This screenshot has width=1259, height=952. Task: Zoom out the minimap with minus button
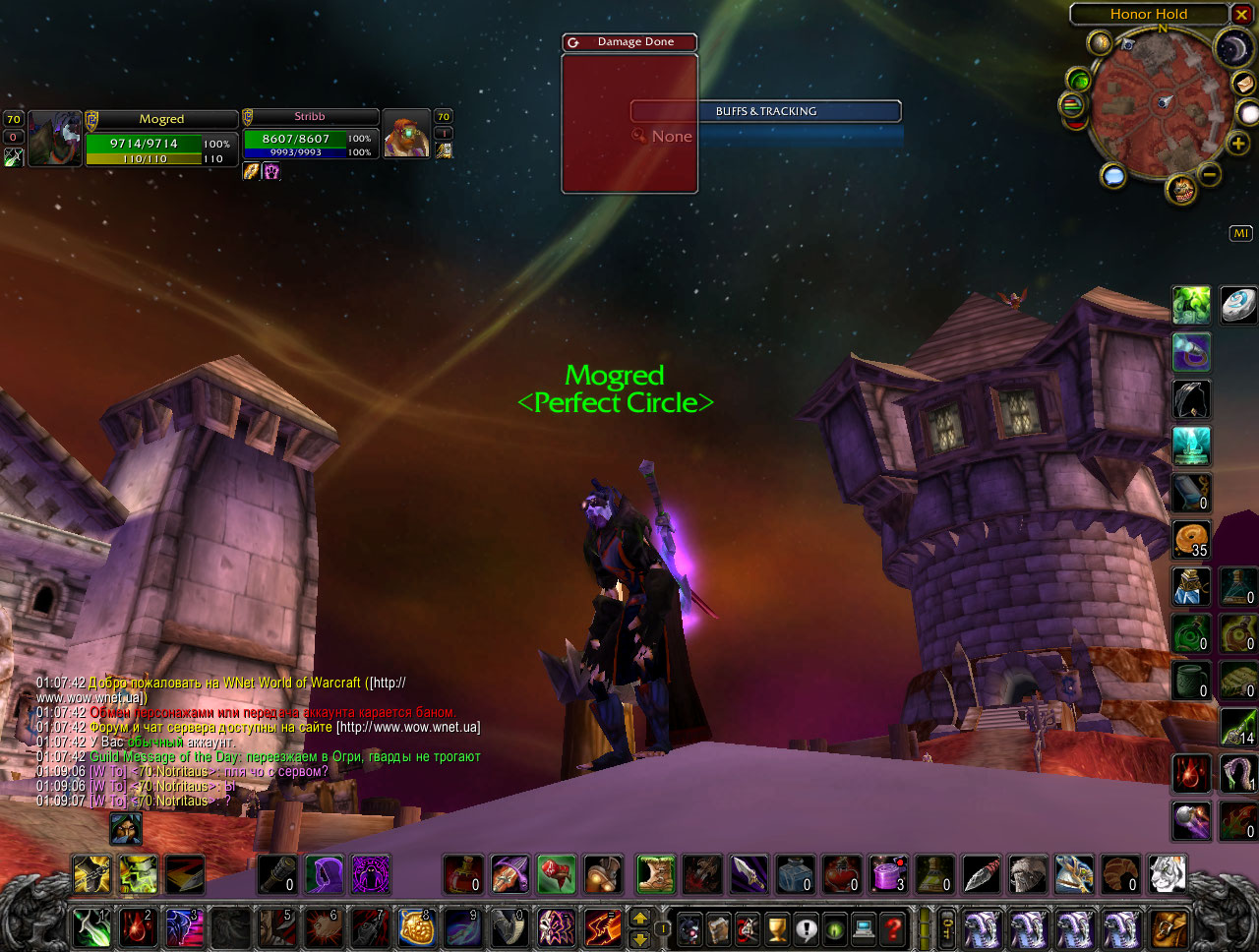(x=1211, y=175)
